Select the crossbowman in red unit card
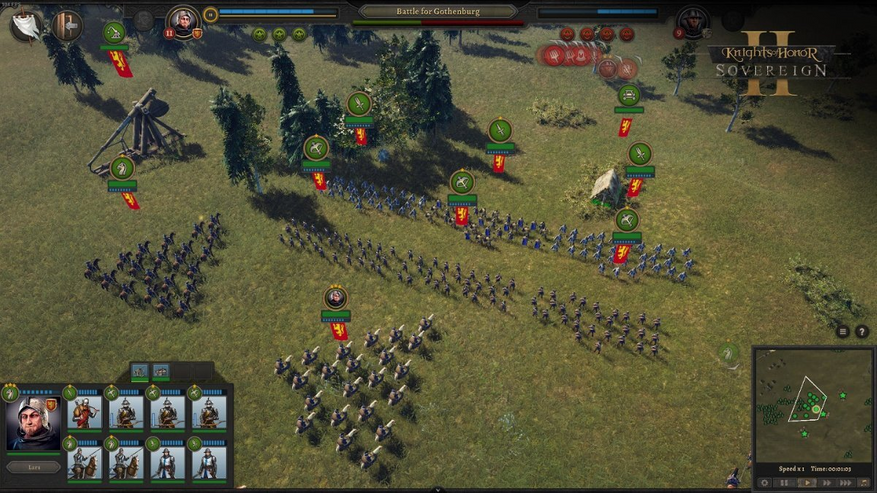The width and height of the screenshot is (877, 493). pos(86,413)
